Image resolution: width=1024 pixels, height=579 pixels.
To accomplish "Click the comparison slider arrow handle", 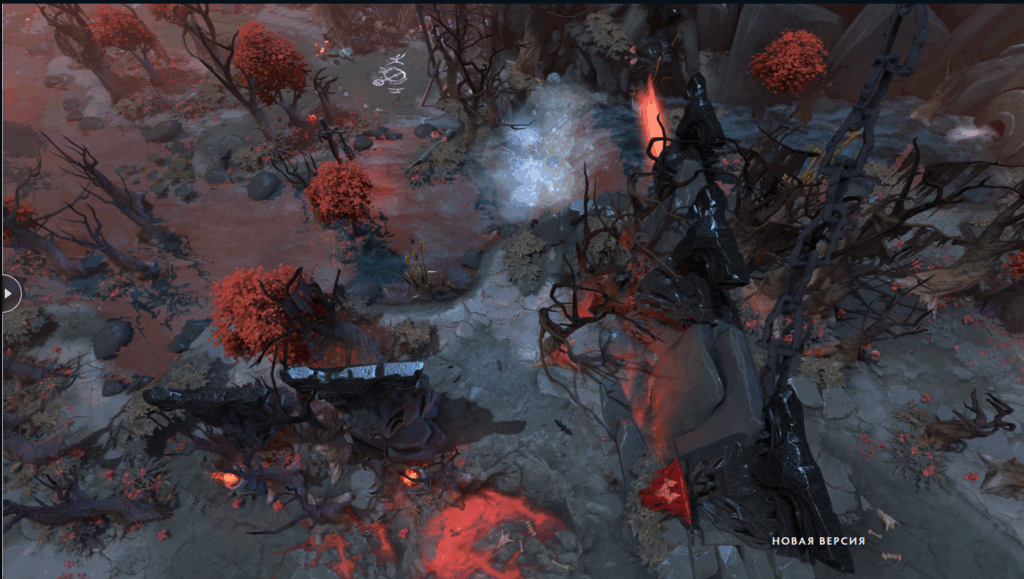I will pos(9,294).
